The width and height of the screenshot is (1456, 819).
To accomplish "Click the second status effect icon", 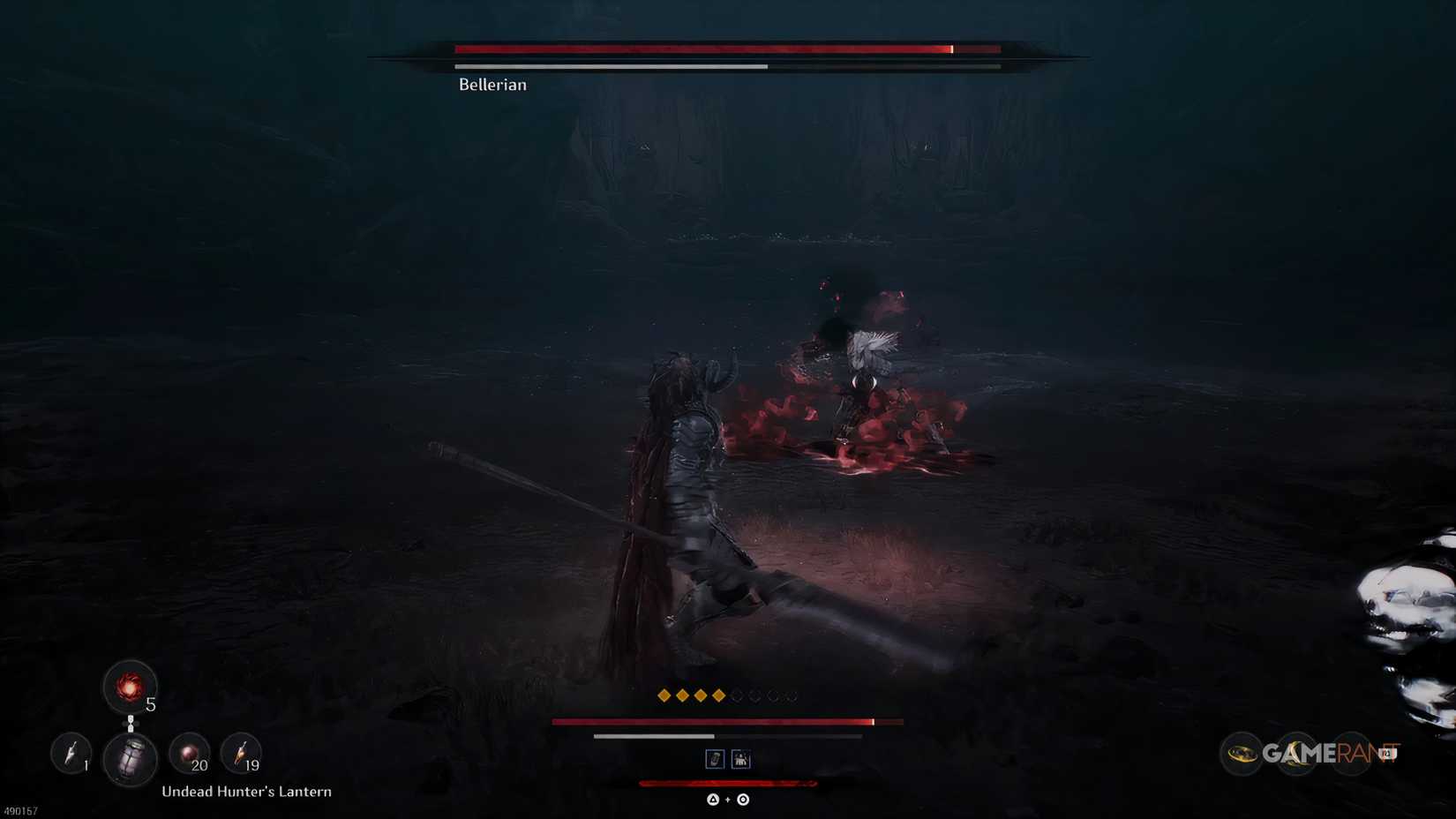I will pos(741,759).
